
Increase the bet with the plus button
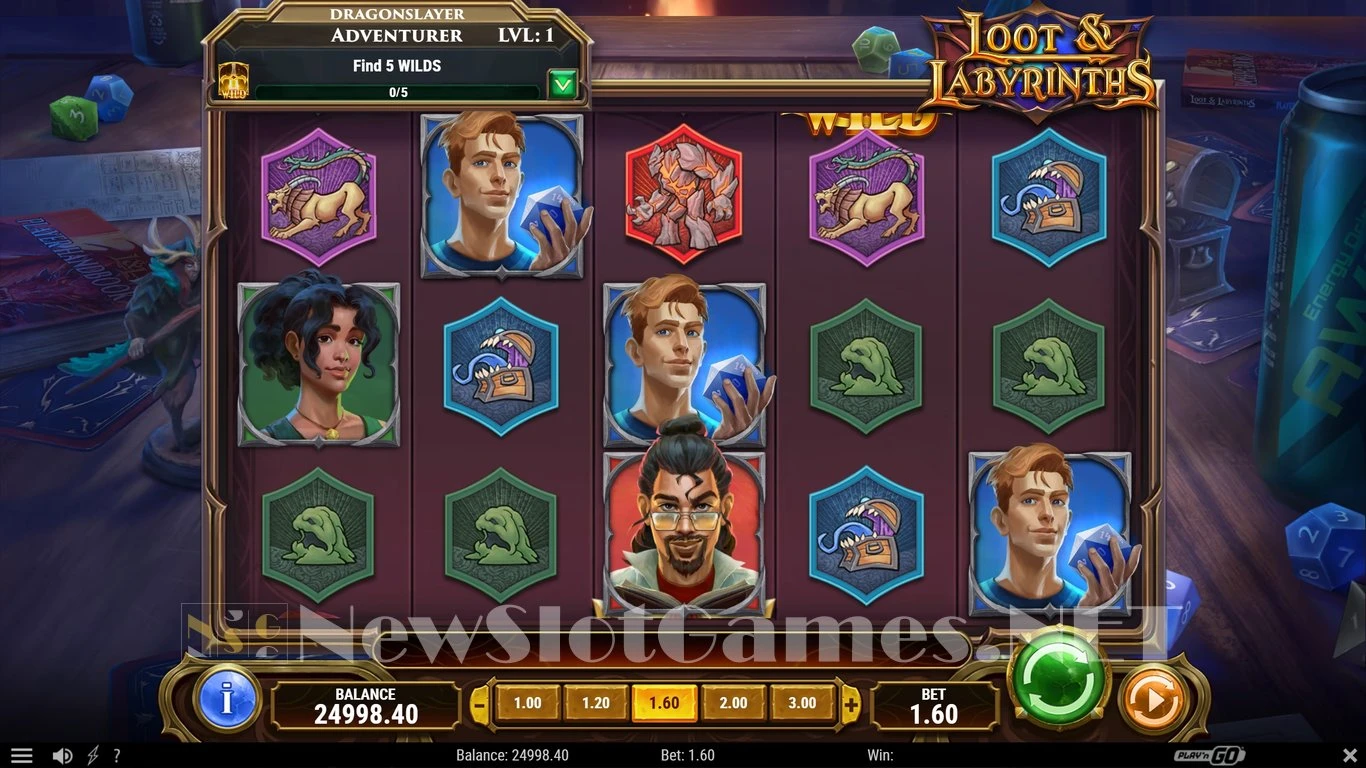coord(851,704)
